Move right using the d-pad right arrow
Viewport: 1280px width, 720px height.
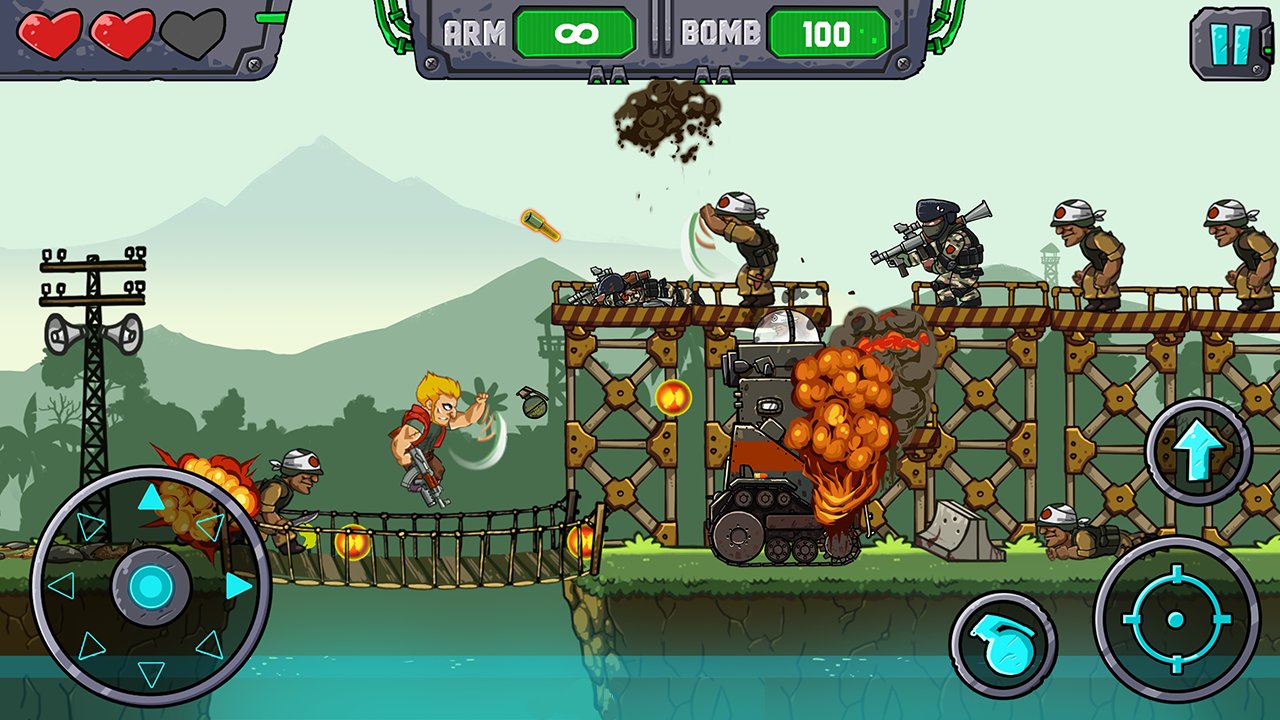point(238,586)
